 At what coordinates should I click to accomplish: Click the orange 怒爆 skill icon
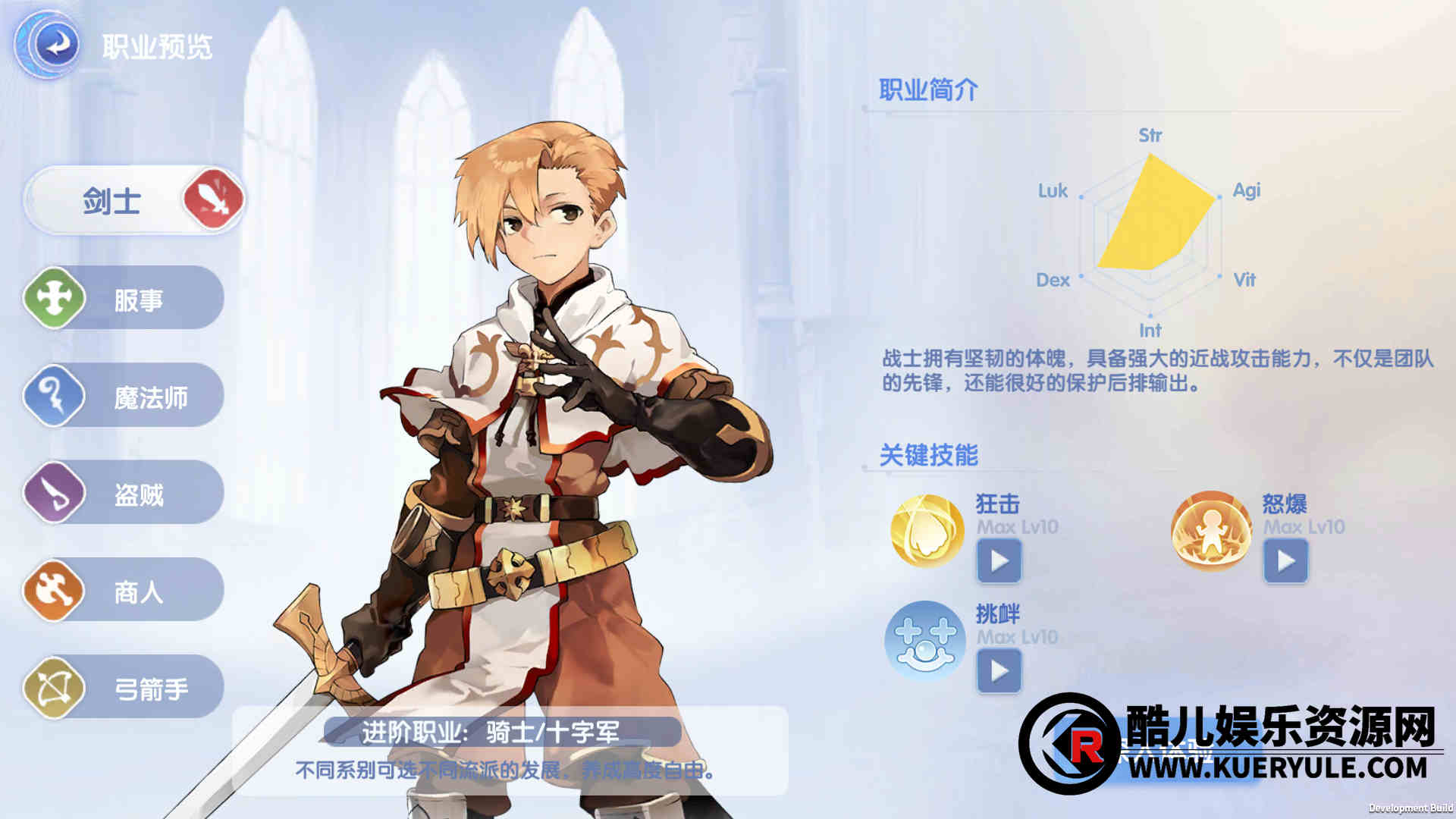pos(1210,531)
